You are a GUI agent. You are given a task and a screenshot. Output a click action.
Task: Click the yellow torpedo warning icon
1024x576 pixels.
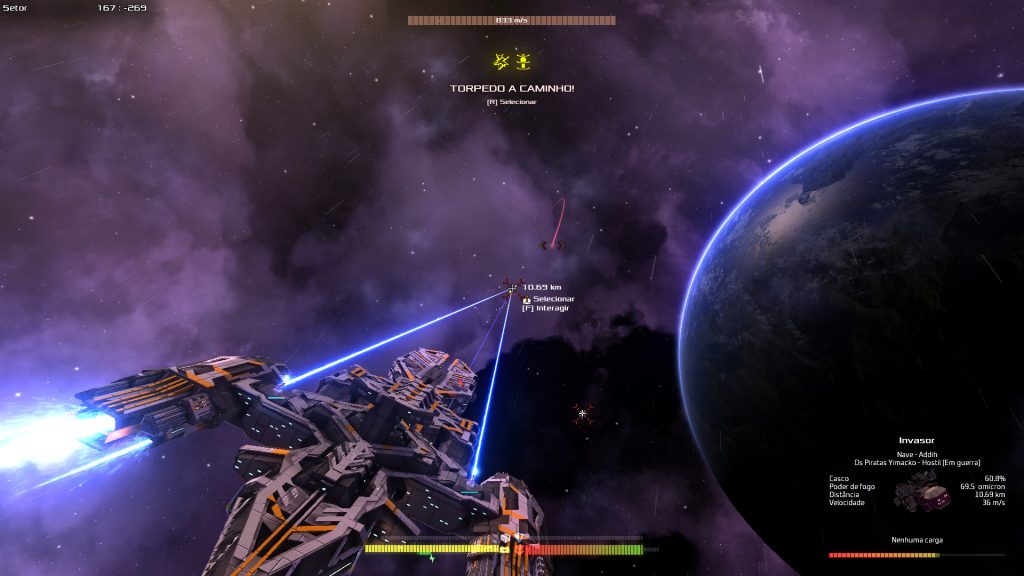523,62
